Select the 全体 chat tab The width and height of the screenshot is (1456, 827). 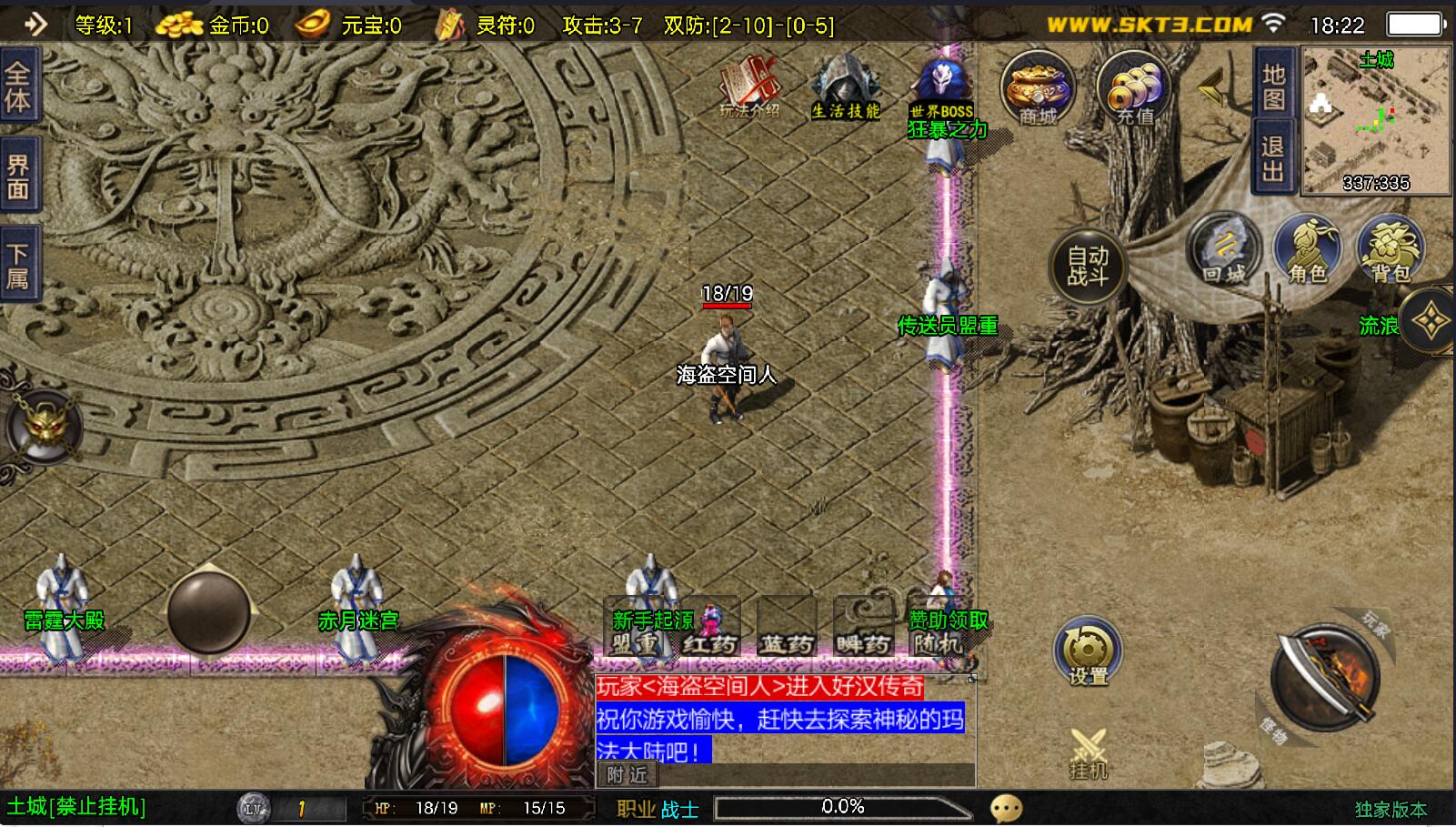coord(18,87)
